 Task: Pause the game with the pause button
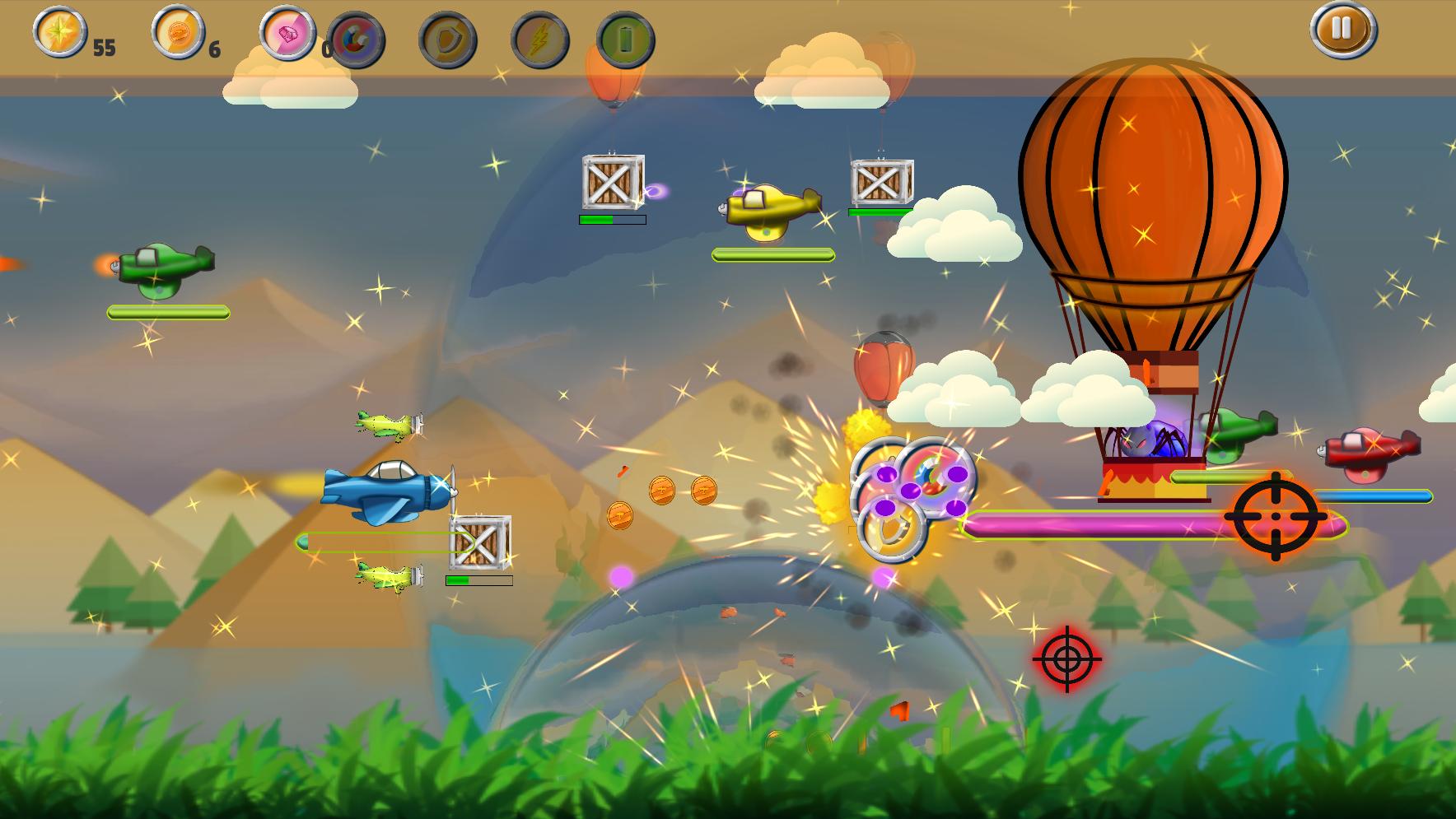(1342, 29)
